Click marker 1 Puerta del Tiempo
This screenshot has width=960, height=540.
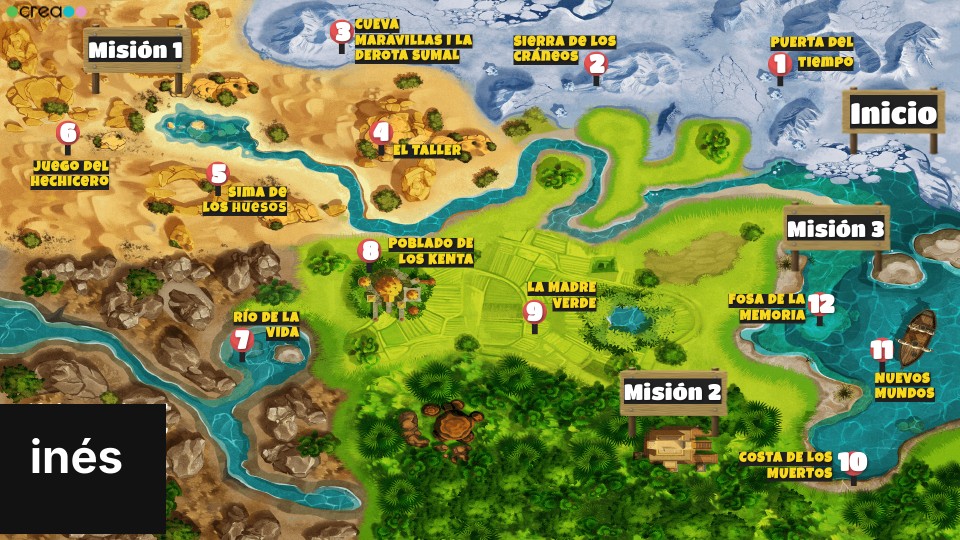click(x=780, y=64)
